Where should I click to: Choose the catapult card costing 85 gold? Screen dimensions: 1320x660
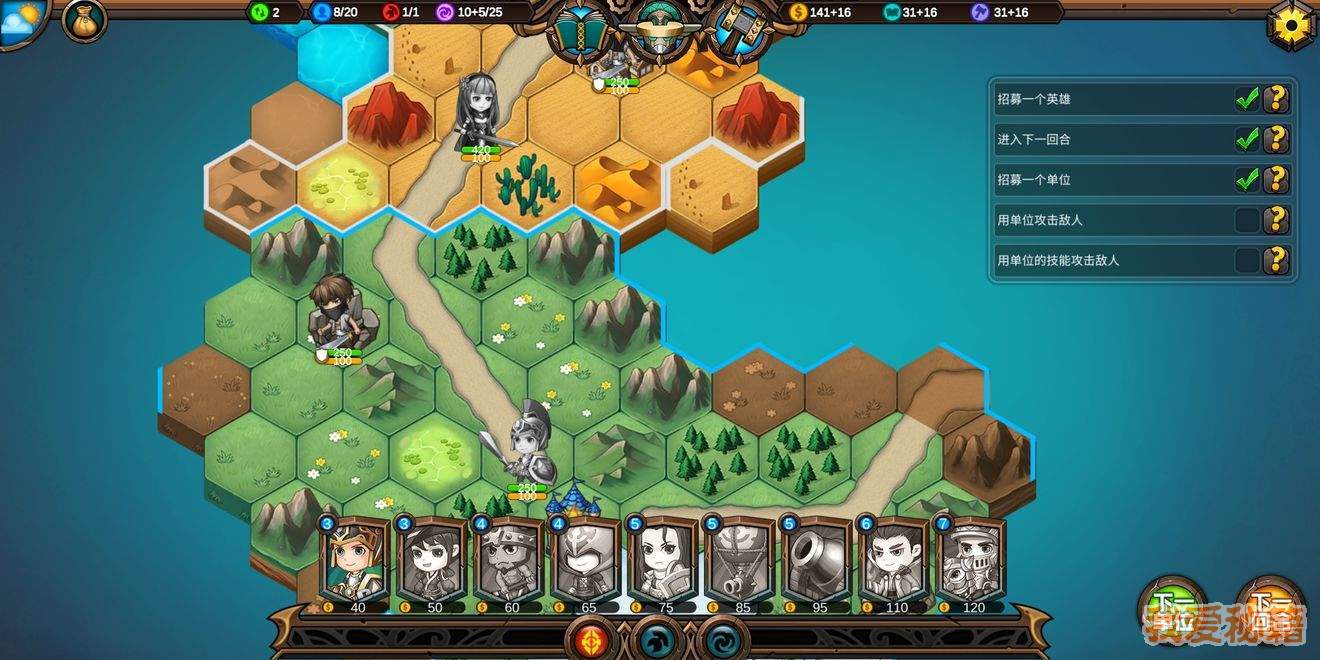(x=740, y=560)
